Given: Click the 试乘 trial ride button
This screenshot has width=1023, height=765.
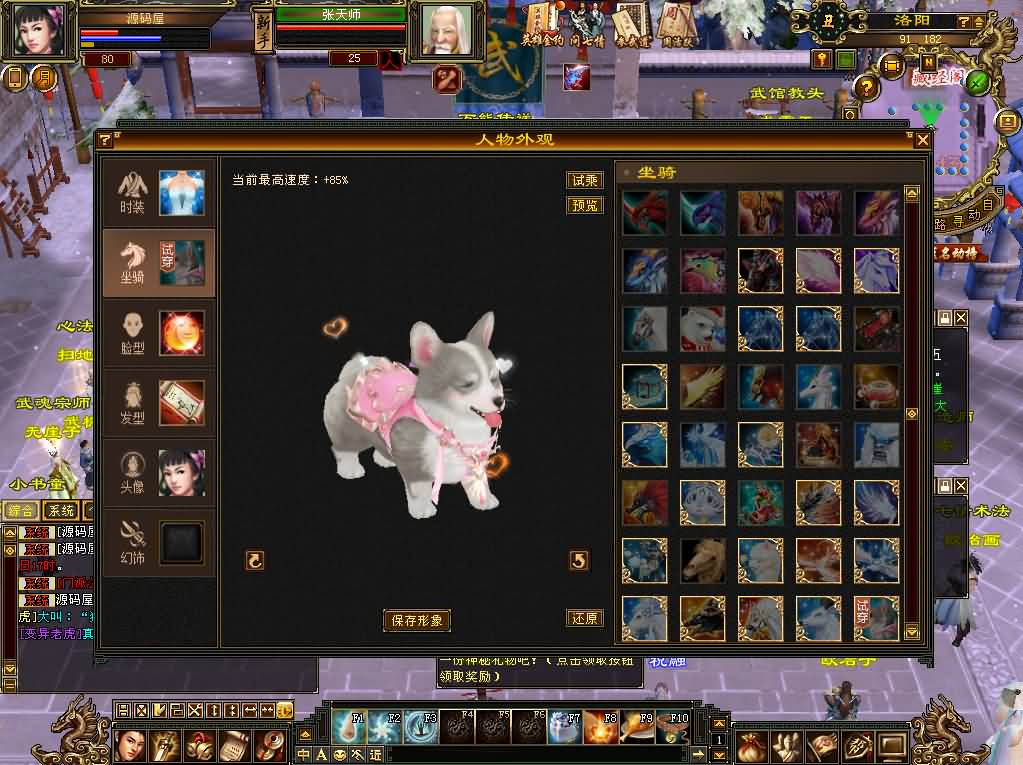Looking at the screenshot, I should (584, 181).
